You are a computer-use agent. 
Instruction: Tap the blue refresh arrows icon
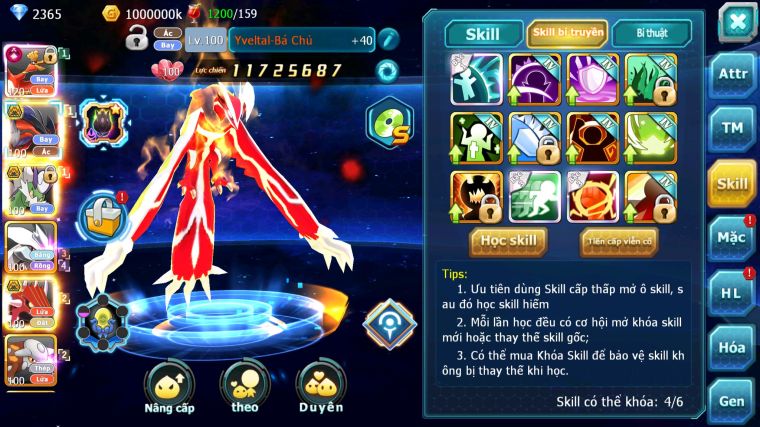pyautogui.click(x=386, y=70)
